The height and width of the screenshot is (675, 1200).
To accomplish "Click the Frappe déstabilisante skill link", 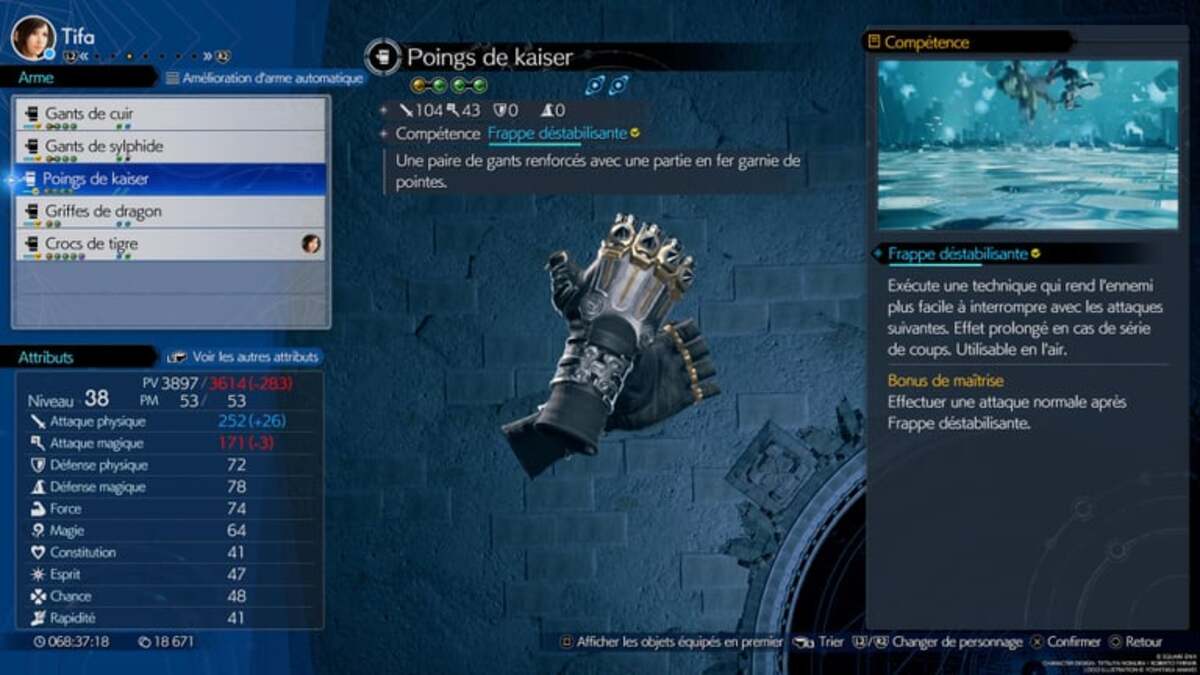I will [x=557, y=133].
